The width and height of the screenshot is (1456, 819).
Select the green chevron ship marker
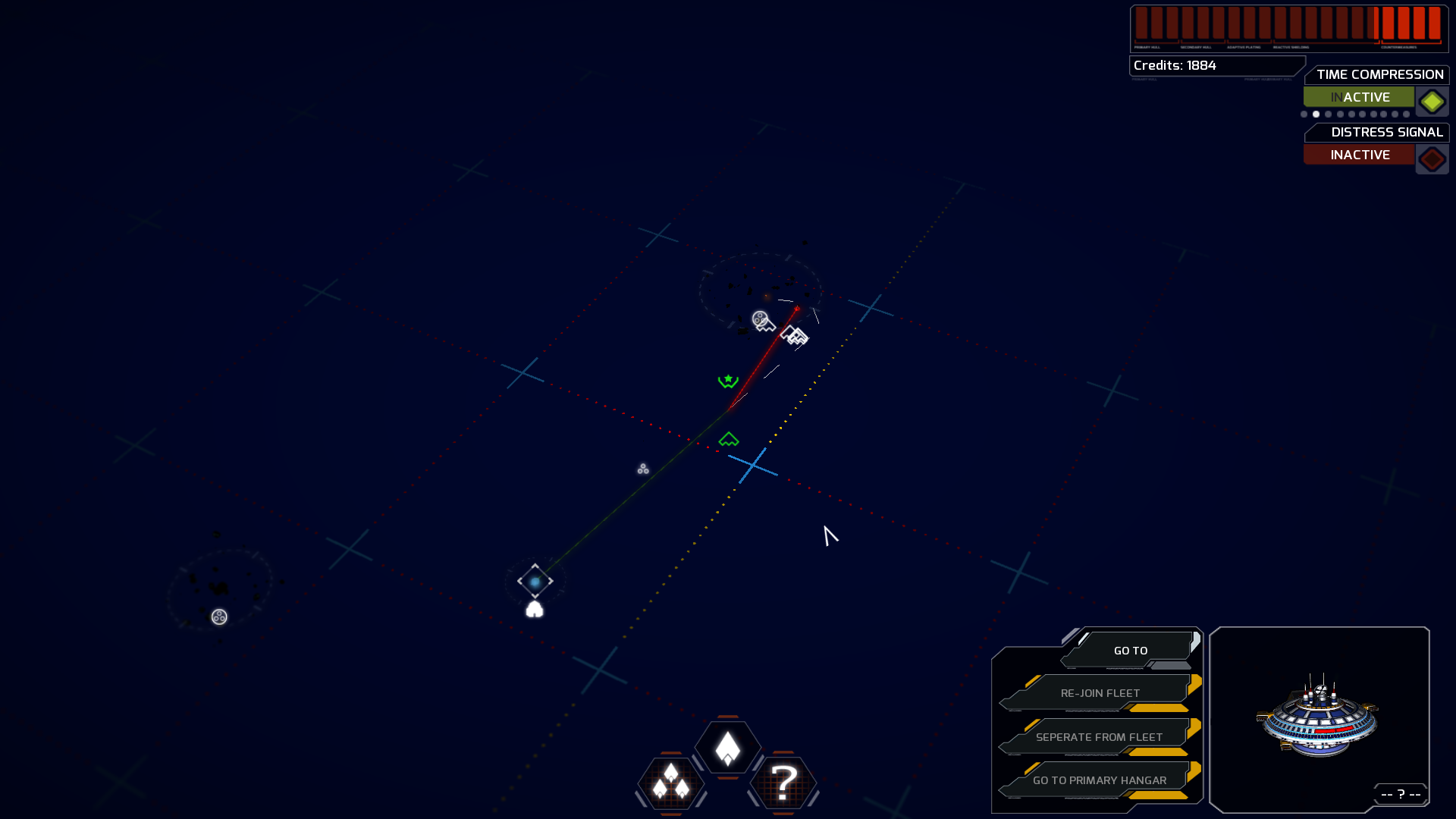tap(729, 437)
